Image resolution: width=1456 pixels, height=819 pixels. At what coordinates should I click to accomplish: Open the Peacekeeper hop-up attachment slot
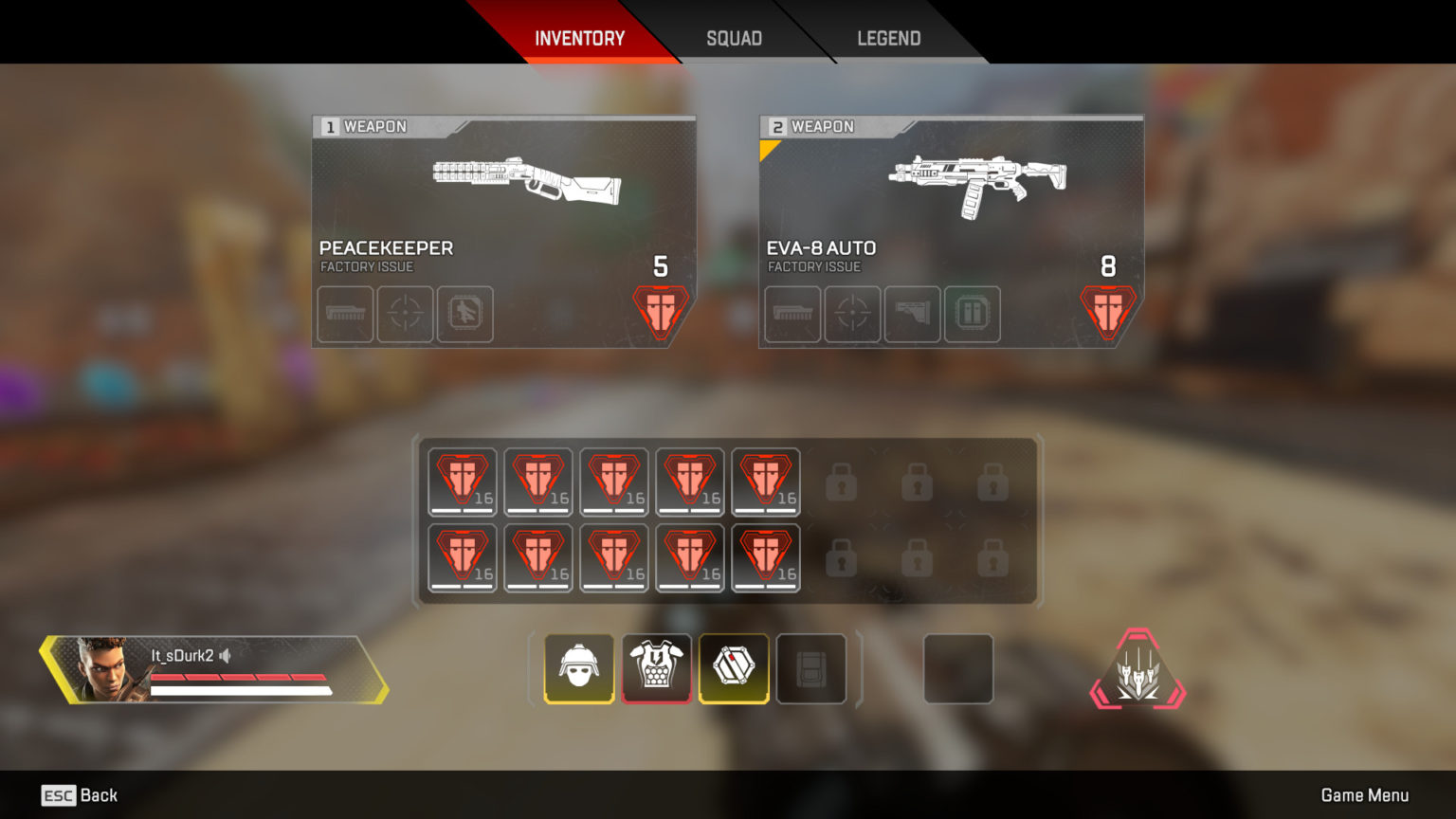[465, 315]
